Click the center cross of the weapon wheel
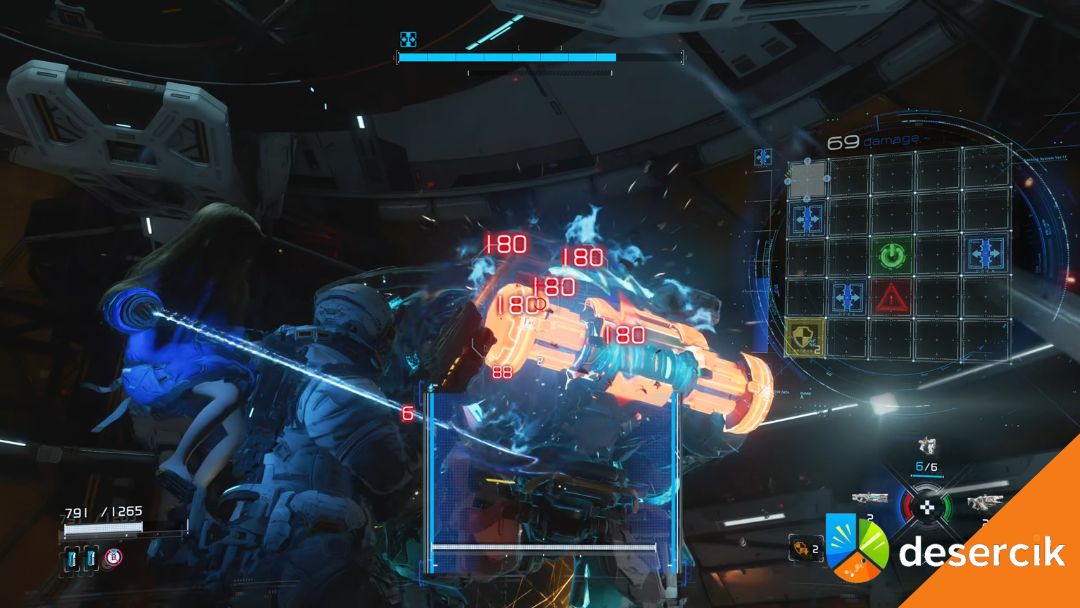 pyautogui.click(x=928, y=506)
